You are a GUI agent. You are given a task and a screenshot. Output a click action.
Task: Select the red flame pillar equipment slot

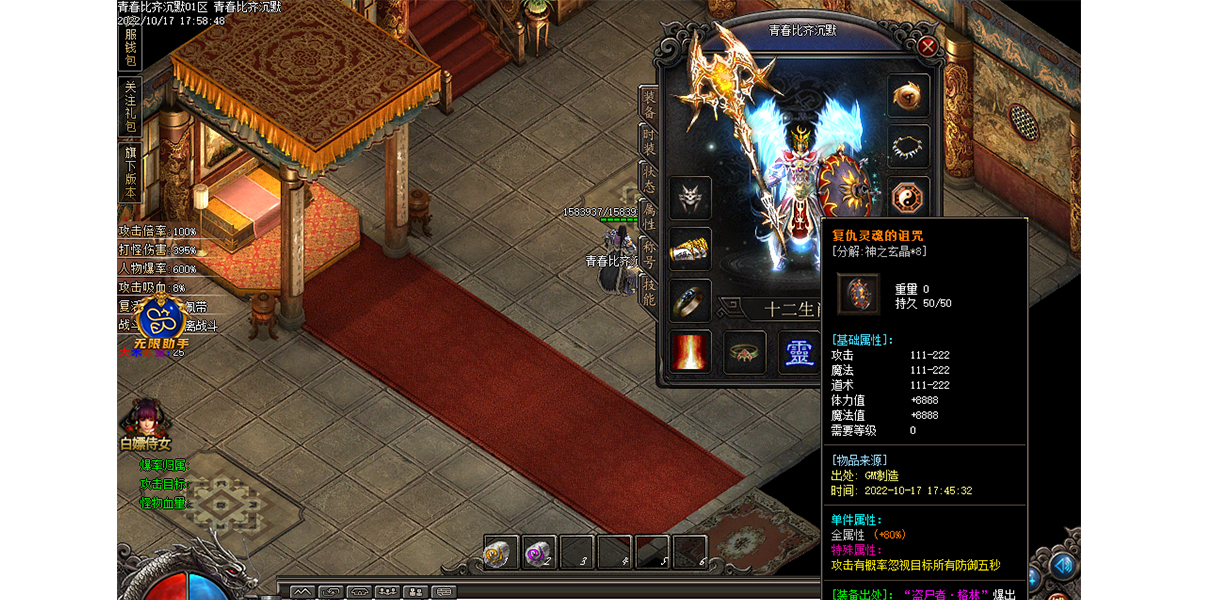tap(690, 352)
